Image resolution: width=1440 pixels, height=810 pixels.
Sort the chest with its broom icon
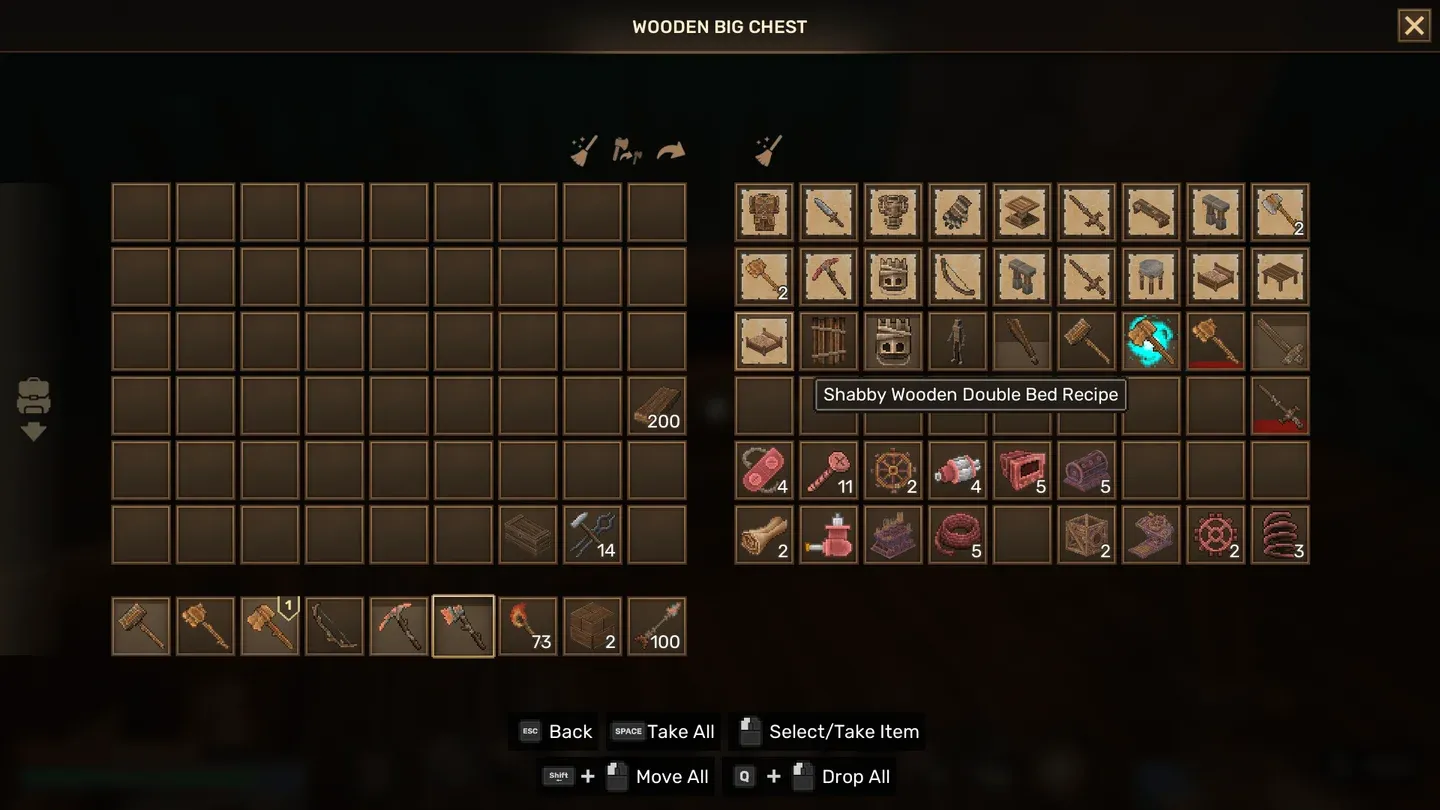coord(768,151)
